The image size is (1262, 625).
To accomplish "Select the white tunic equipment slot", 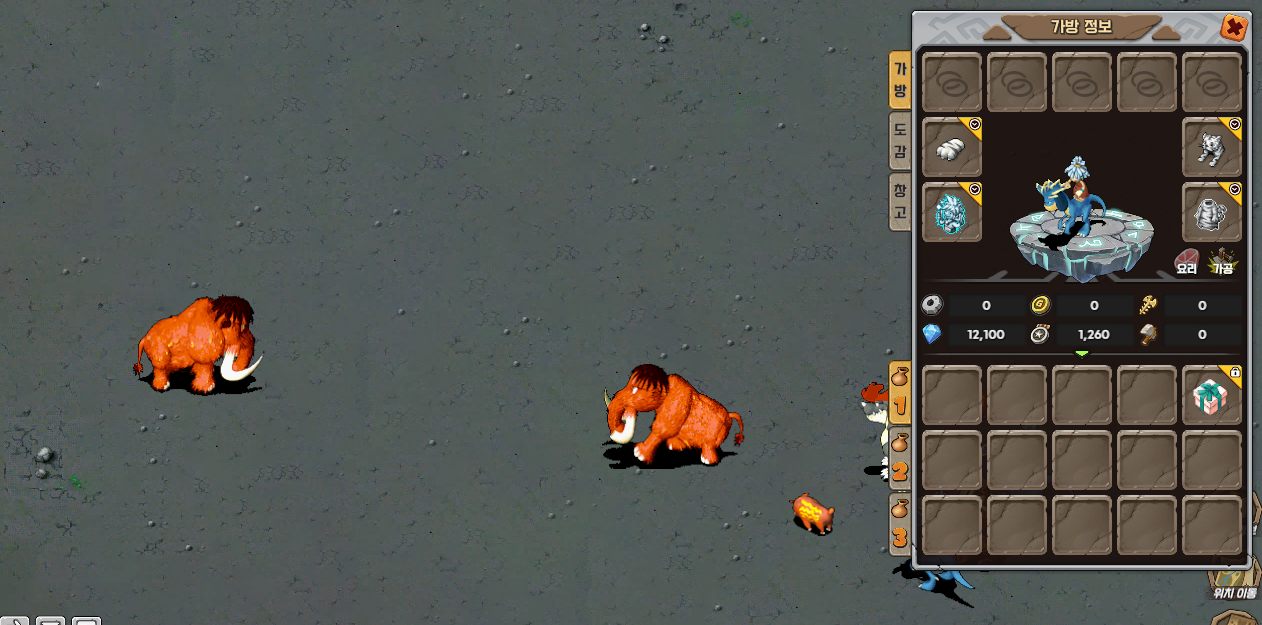I will (1212, 212).
